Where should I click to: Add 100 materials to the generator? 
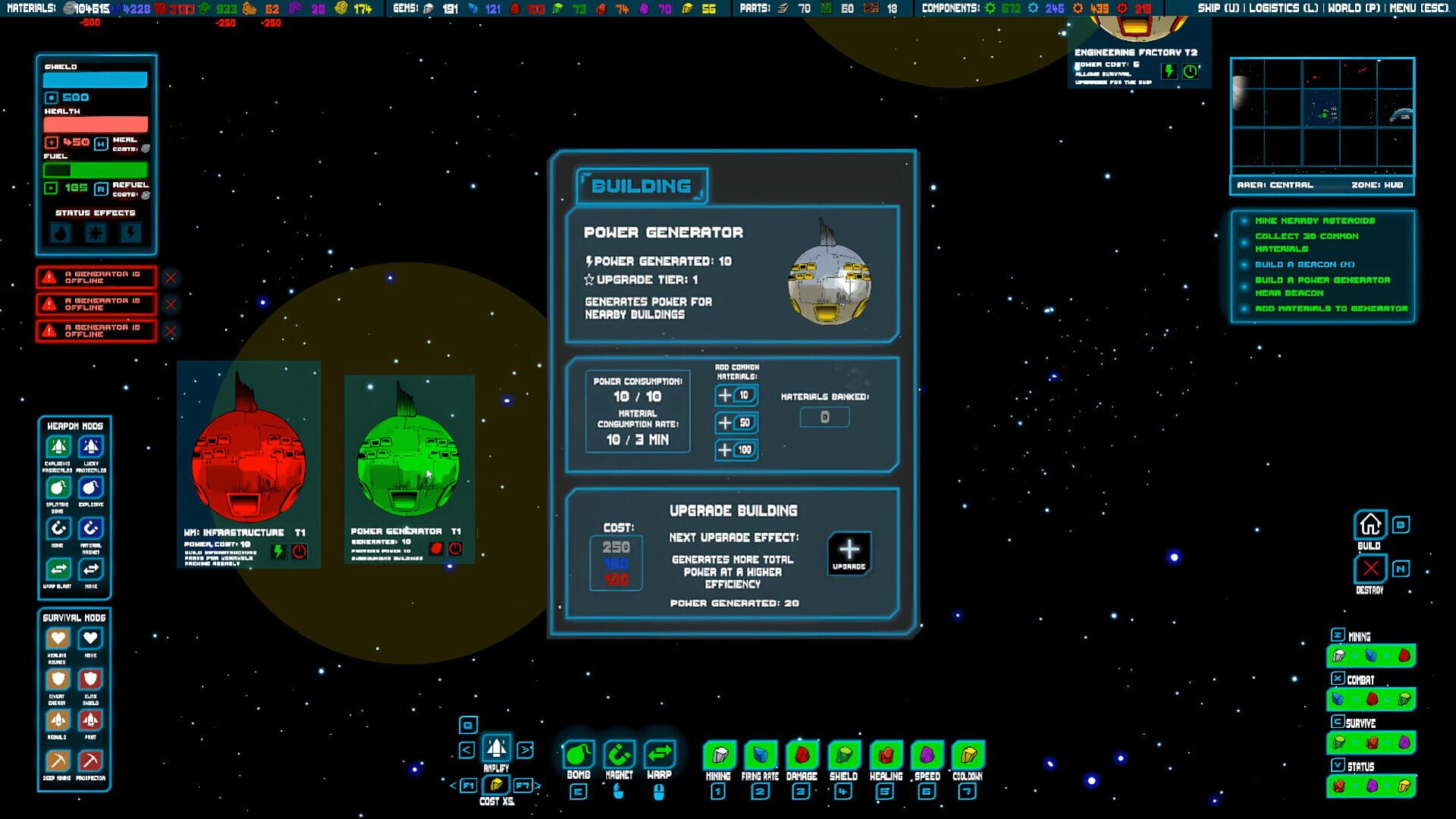tap(735, 450)
